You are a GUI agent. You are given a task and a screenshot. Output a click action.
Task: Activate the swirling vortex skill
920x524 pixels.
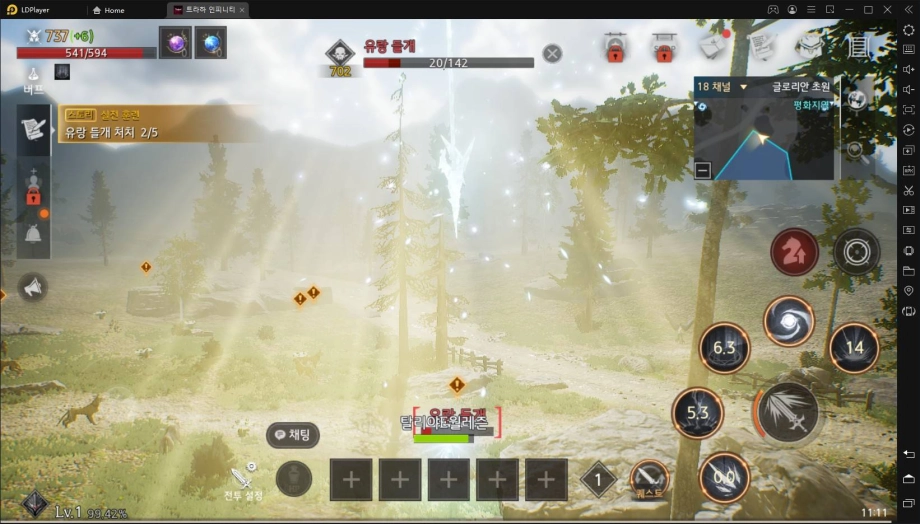pyautogui.click(x=789, y=321)
